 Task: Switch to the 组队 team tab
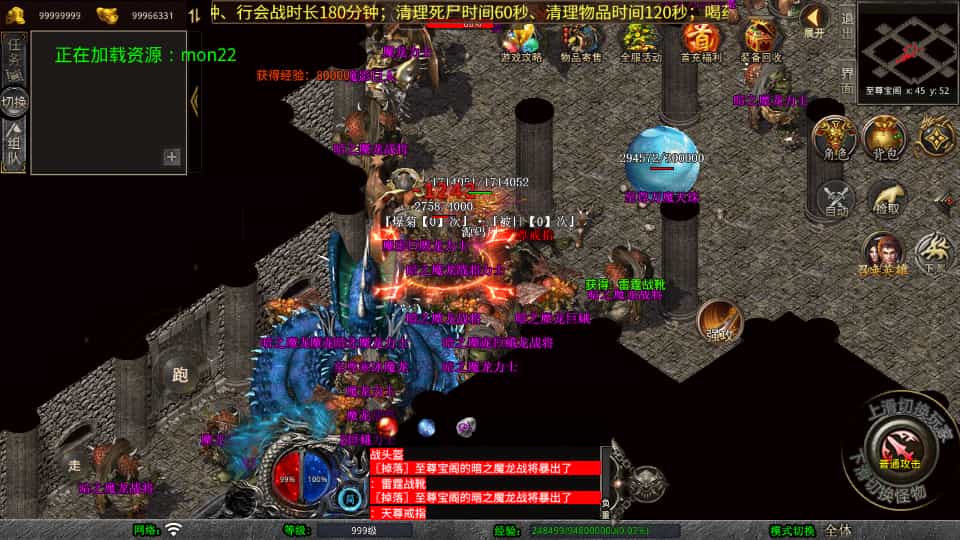pyautogui.click(x=14, y=143)
